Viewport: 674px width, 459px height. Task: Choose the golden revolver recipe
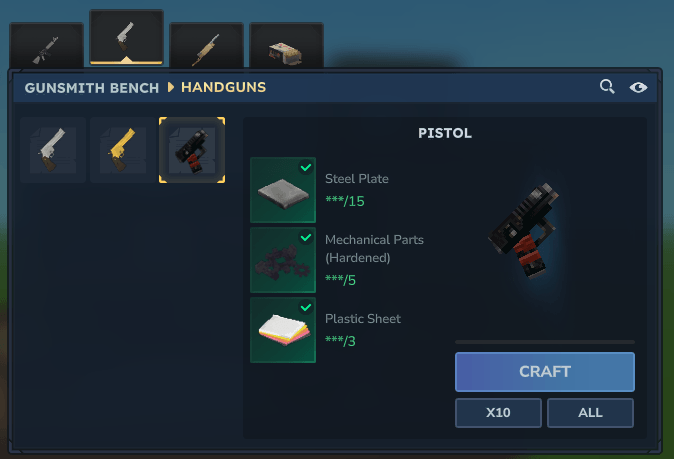click(122, 150)
